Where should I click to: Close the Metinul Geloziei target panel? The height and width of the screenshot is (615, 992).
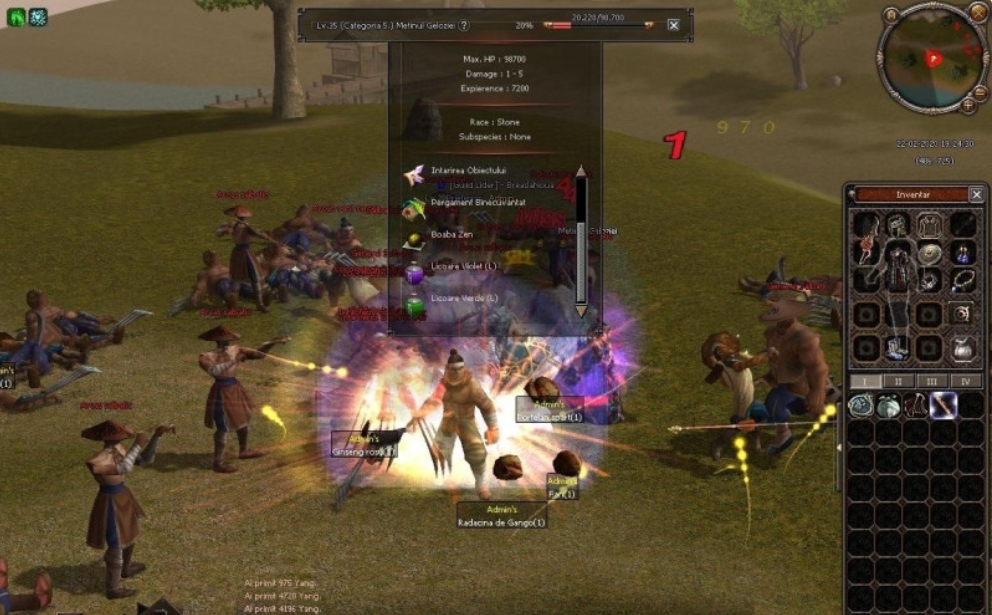[673, 25]
